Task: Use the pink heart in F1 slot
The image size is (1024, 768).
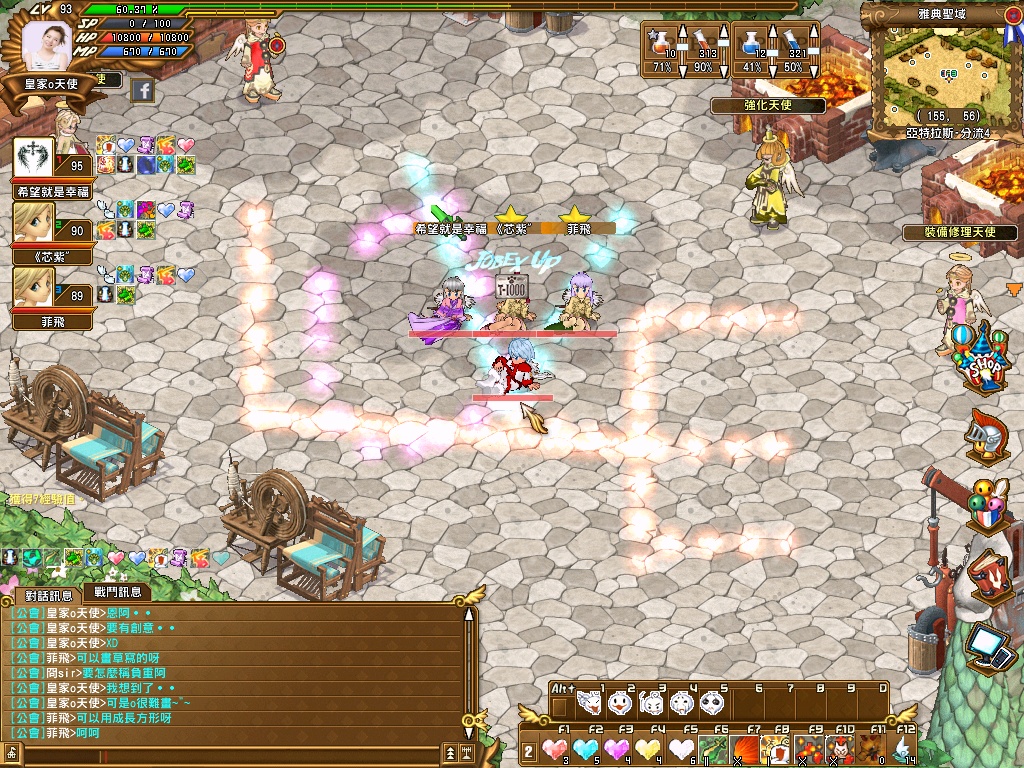Action: coord(555,748)
